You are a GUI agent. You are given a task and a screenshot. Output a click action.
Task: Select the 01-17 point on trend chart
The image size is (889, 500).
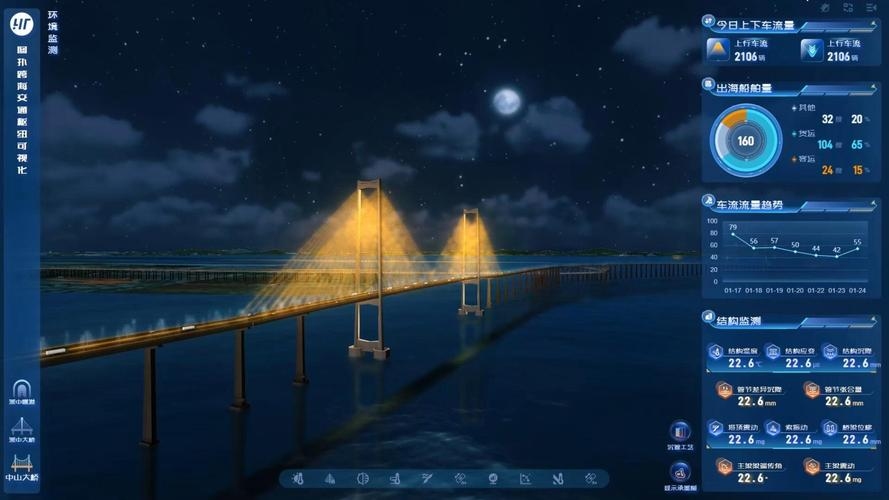click(x=733, y=235)
